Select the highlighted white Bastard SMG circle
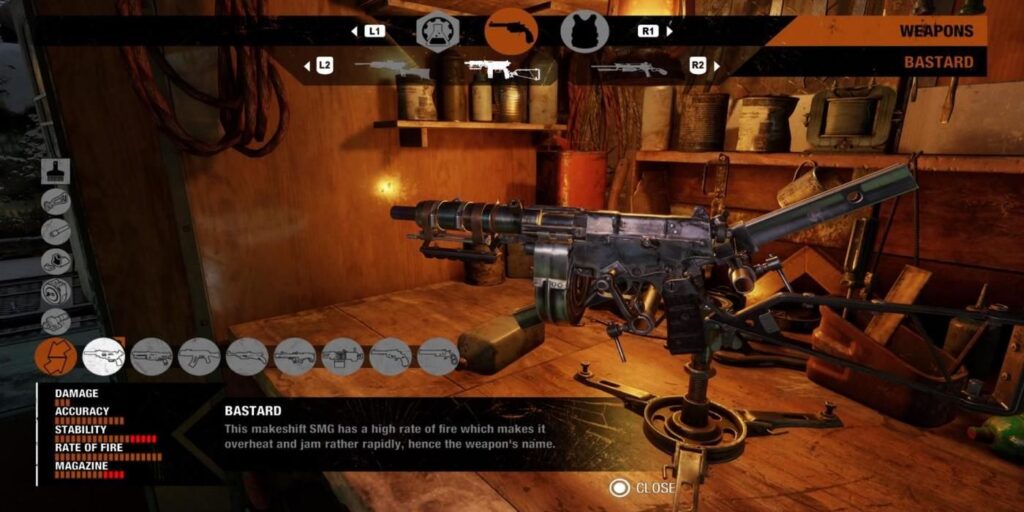Viewport: 1024px width, 512px height. tap(103, 356)
